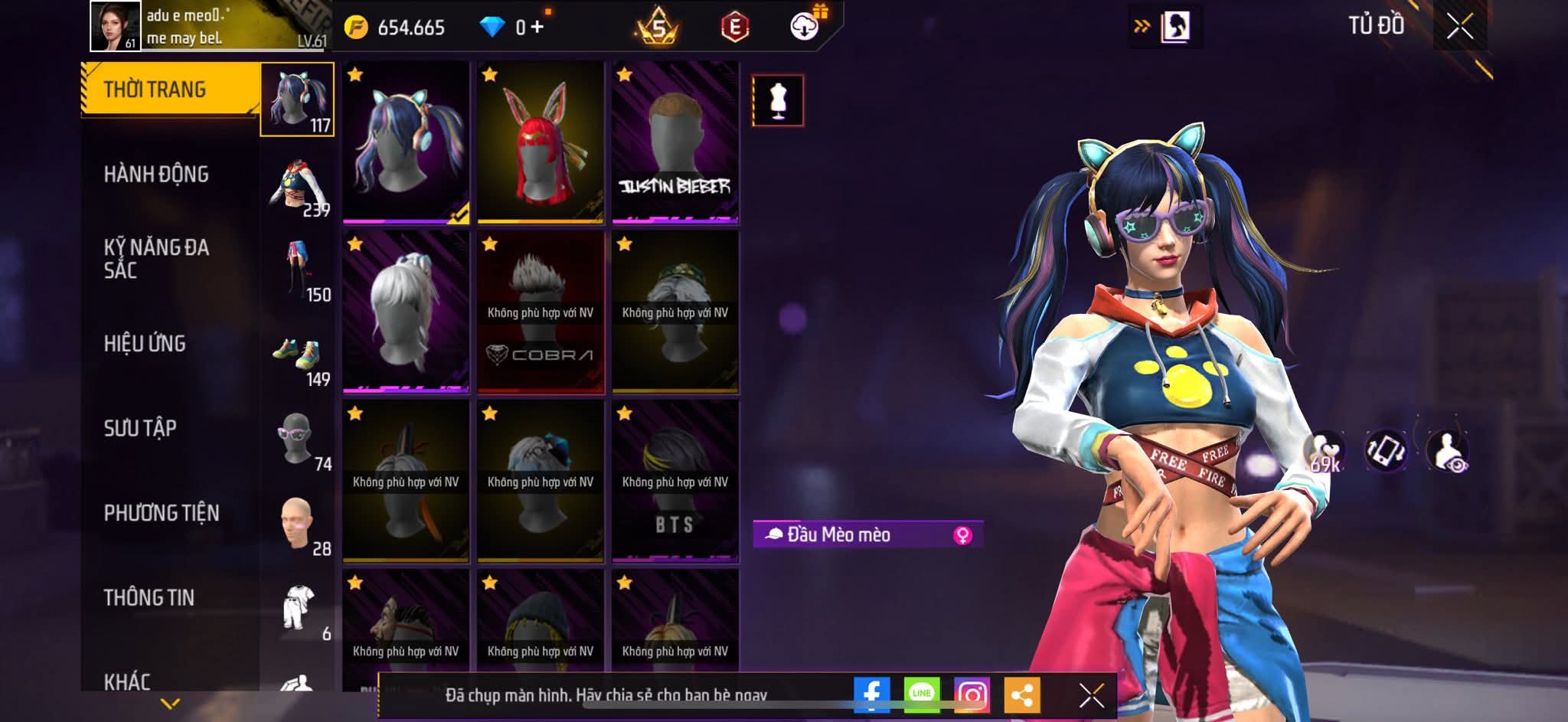Share the screenshot to Facebook
Screen dimensions: 1568x722
click(x=871, y=694)
